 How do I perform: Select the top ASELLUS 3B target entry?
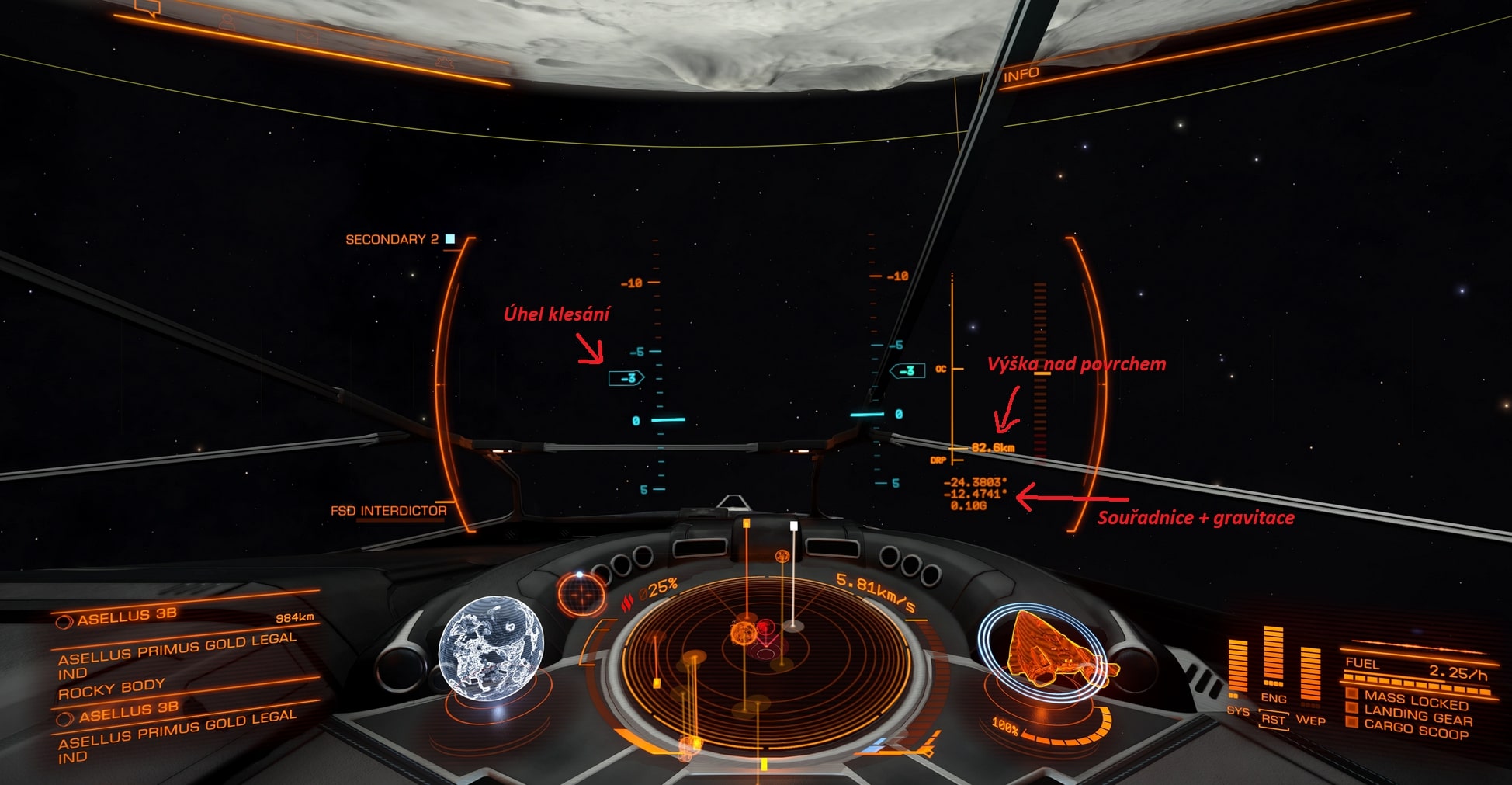point(127,617)
